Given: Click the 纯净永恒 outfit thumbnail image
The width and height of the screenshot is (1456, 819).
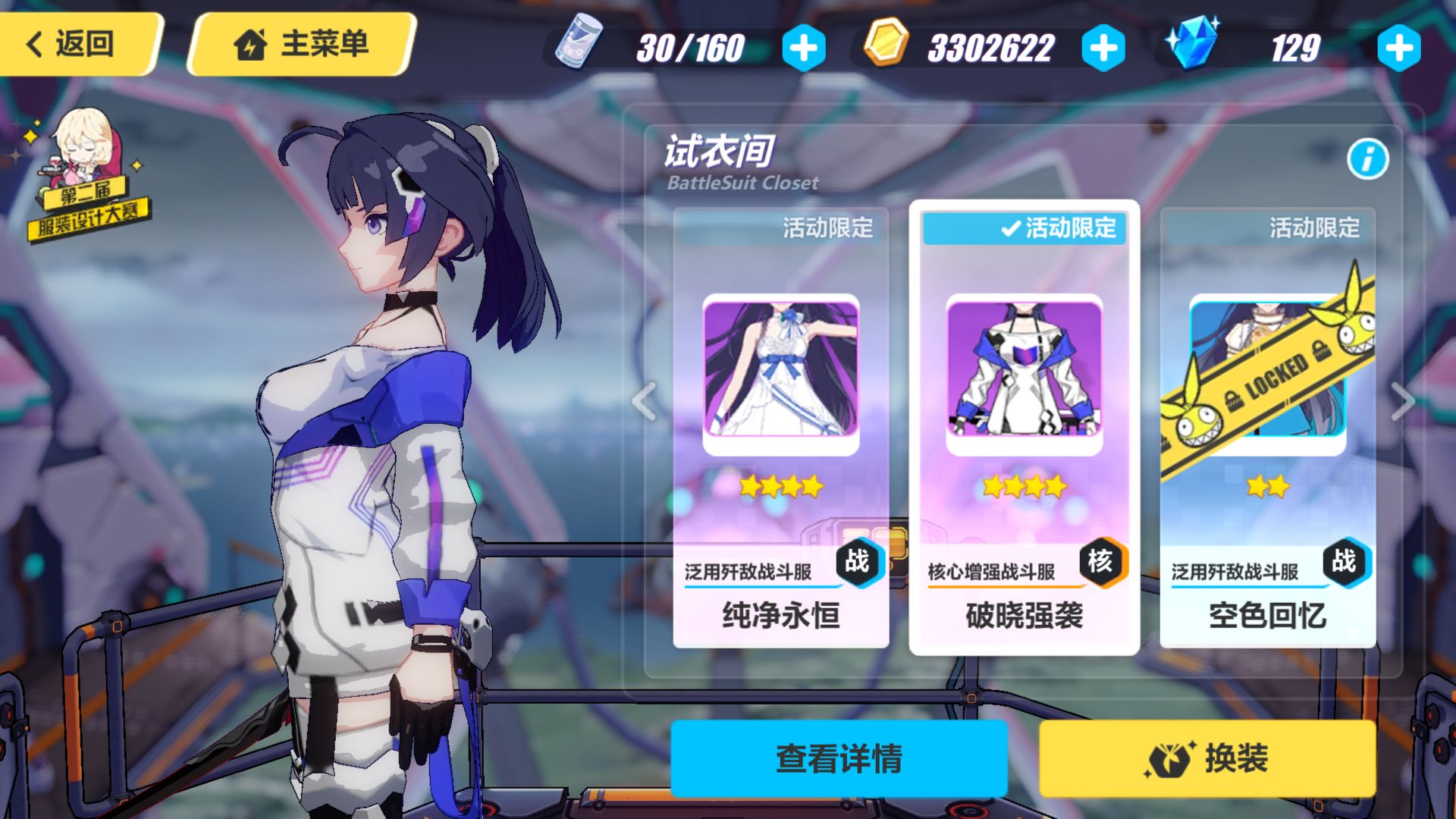Looking at the screenshot, I should coord(780,372).
